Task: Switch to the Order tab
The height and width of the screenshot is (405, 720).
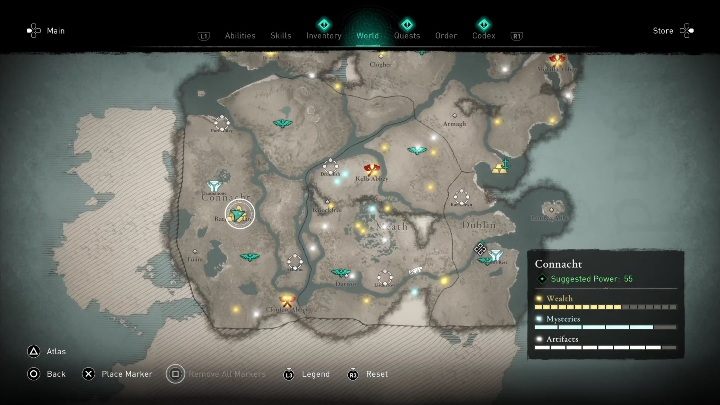Action: (x=446, y=35)
